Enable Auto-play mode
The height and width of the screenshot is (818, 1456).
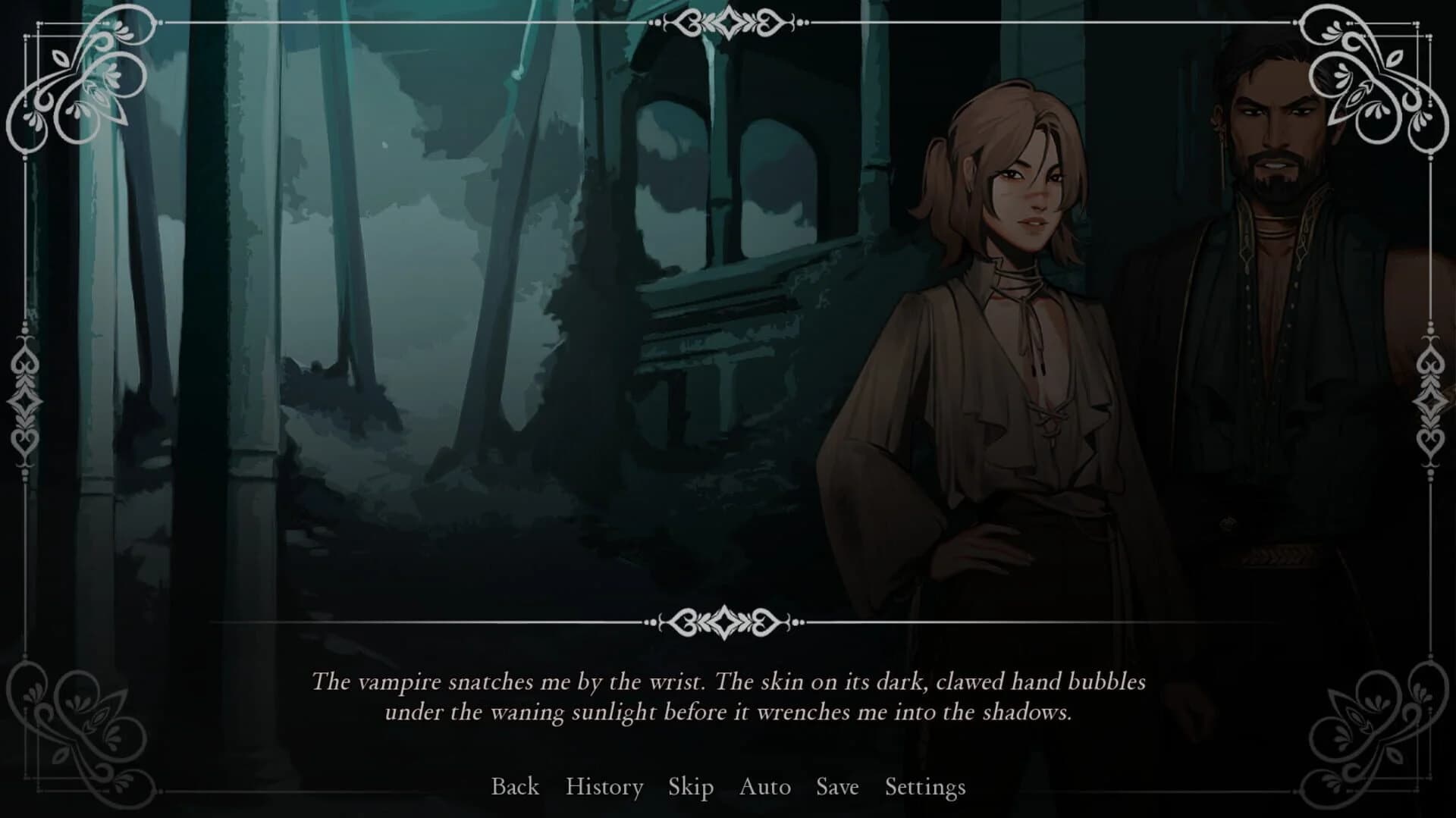click(764, 788)
